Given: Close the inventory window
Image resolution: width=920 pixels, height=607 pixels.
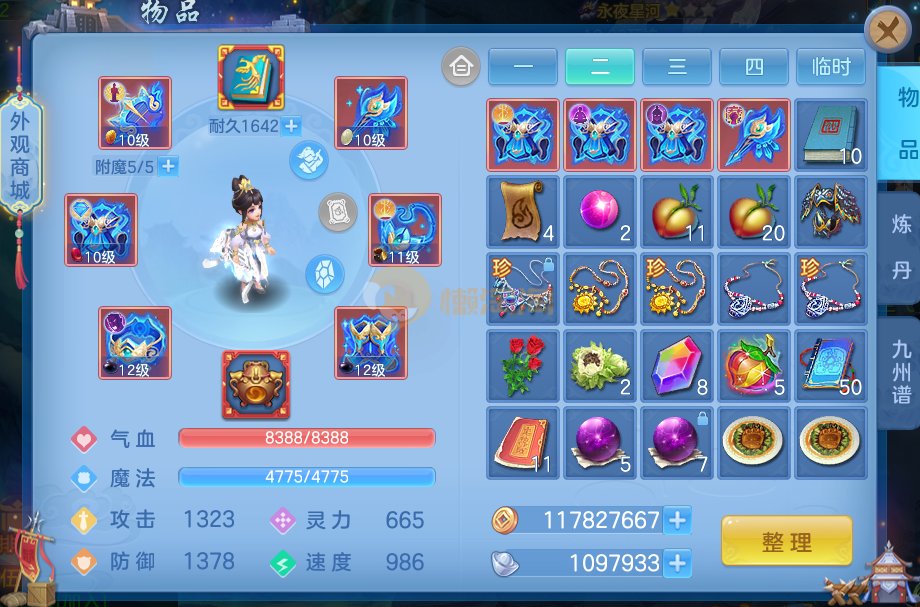Looking at the screenshot, I should point(887,30).
